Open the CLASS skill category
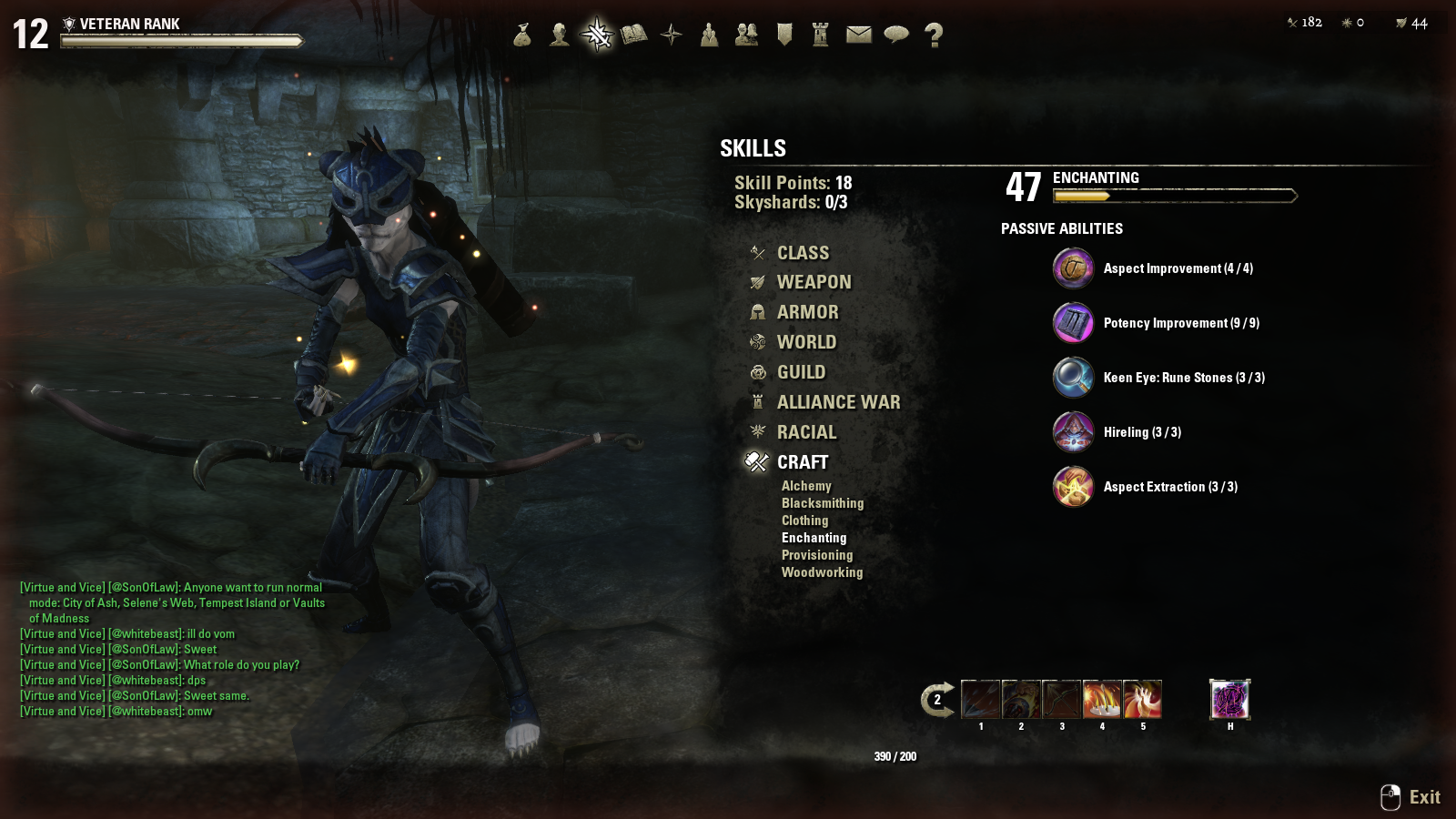 802,253
